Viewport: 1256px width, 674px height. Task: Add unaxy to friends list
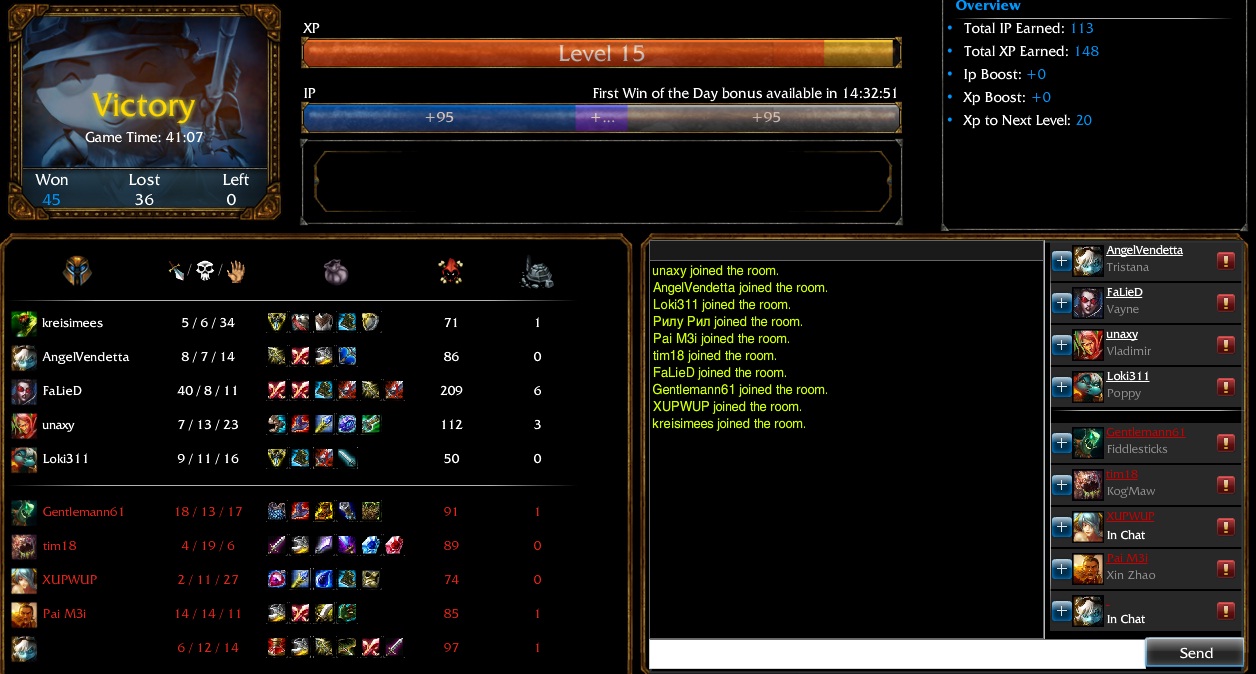[x=1061, y=345]
